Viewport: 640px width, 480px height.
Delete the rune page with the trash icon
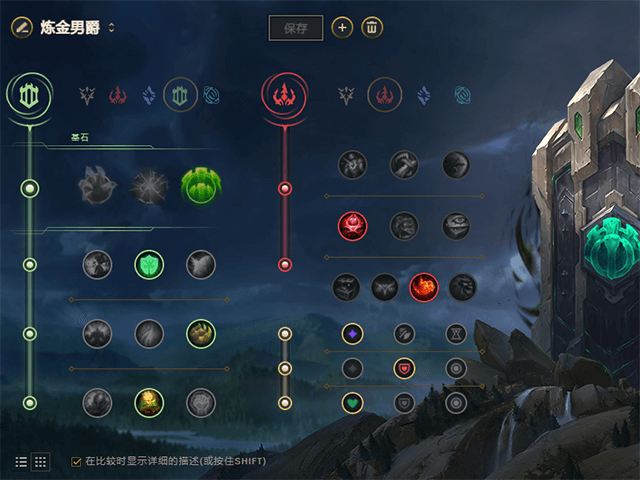[x=371, y=28]
